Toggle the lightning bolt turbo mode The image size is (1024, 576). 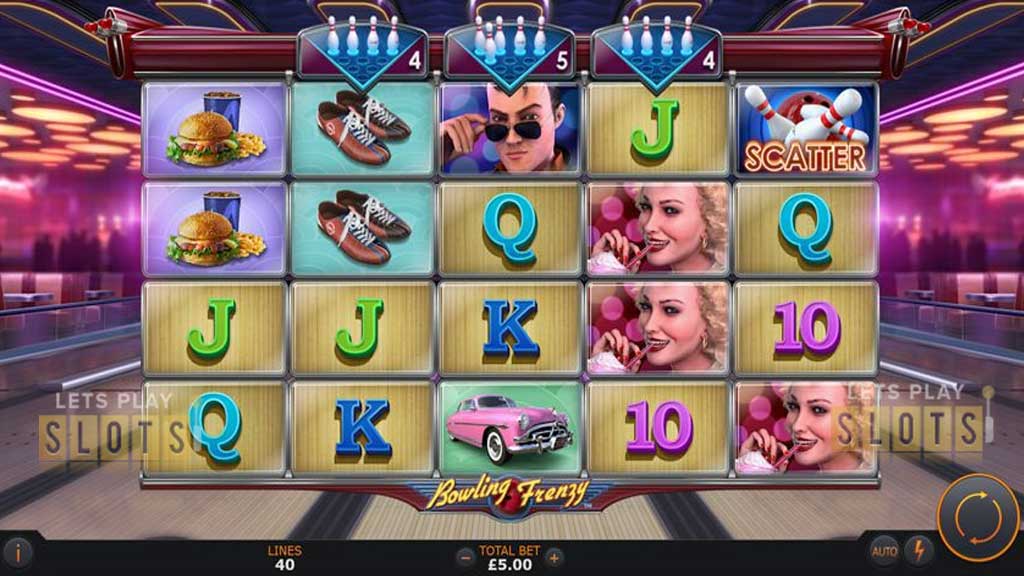pyautogui.click(x=918, y=551)
